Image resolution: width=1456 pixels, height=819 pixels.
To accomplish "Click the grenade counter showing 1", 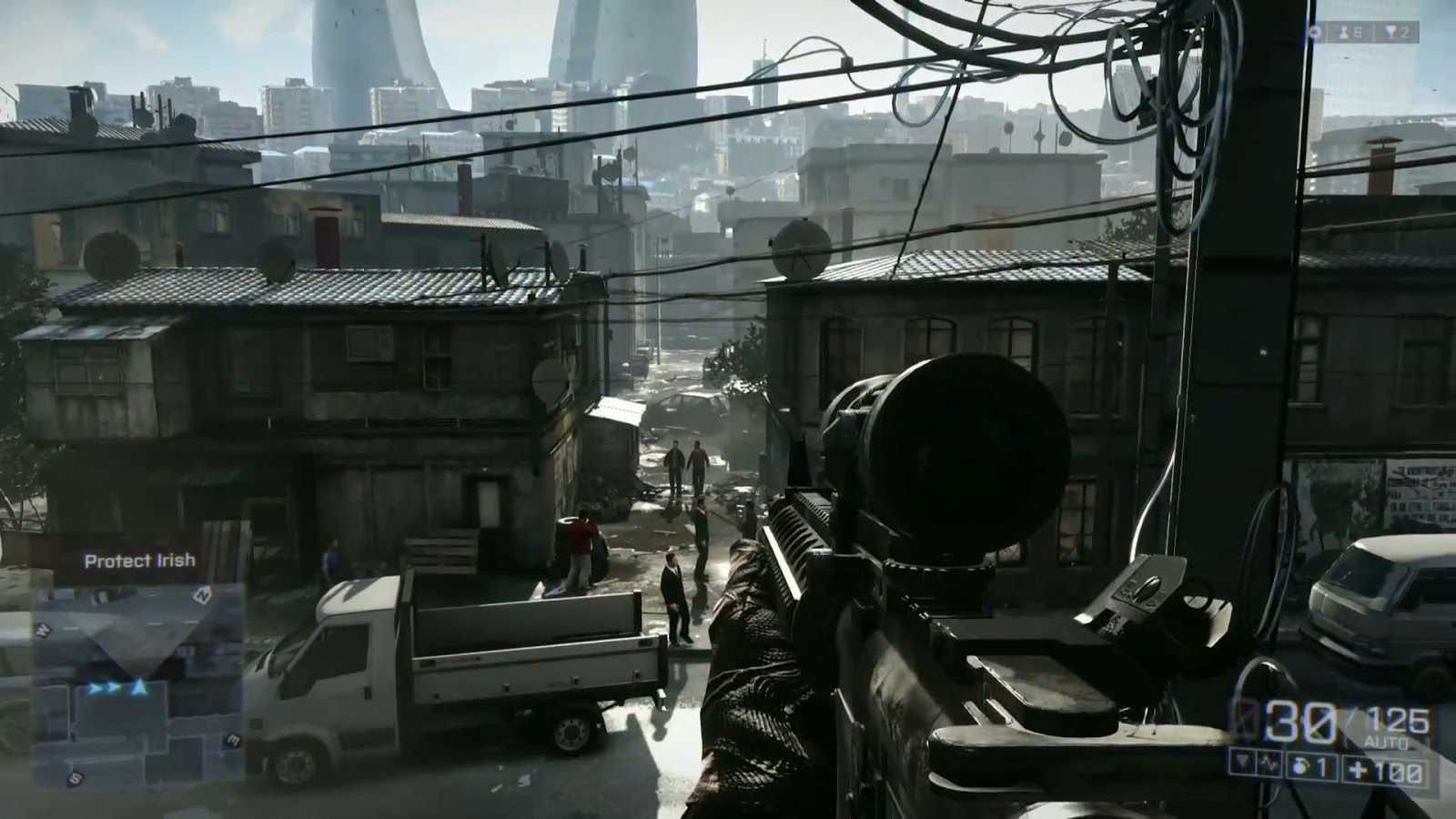I will [x=1321, y=767].
